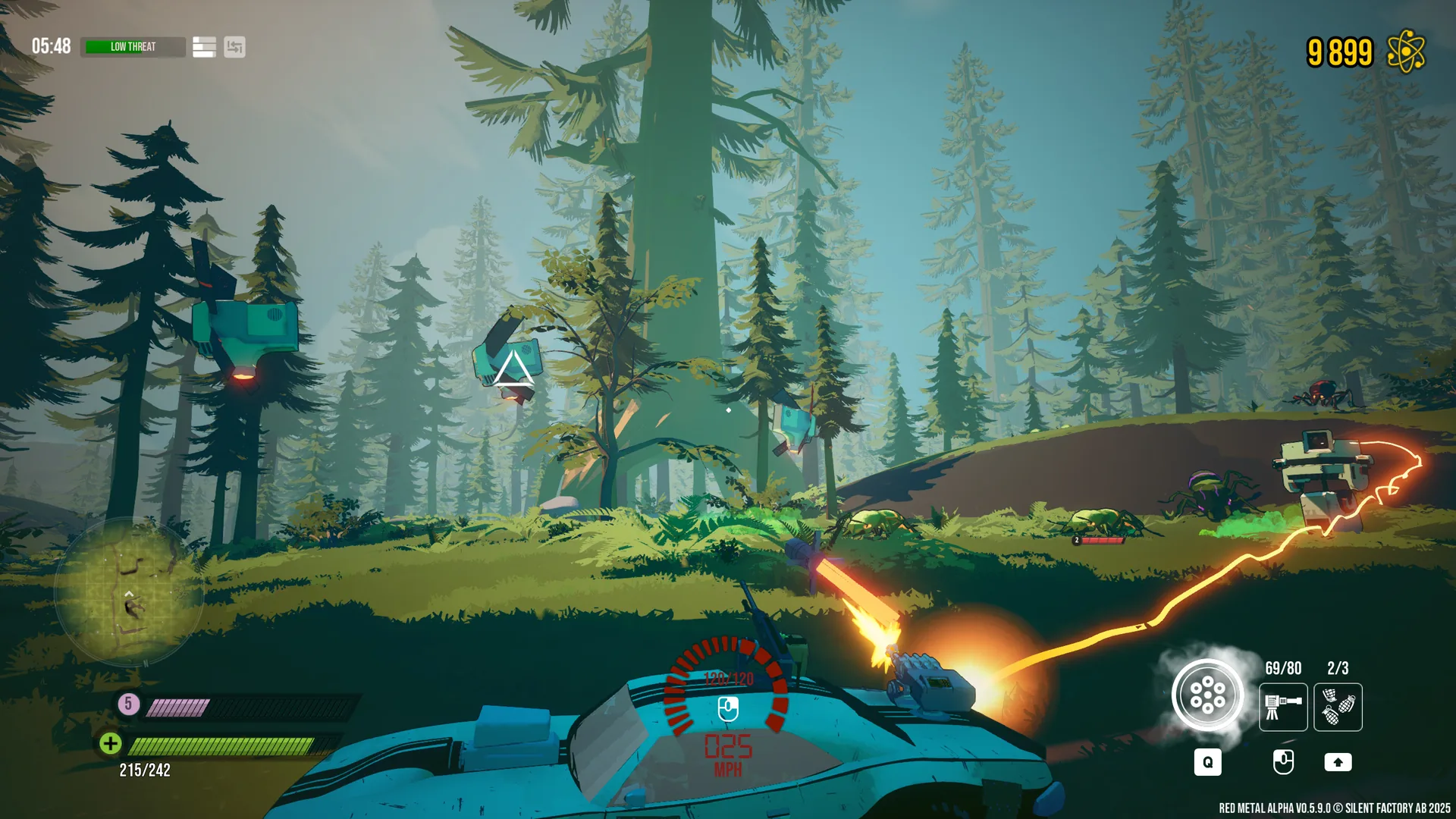Click the up-arrow Shift key prompt

(1338, 762)
